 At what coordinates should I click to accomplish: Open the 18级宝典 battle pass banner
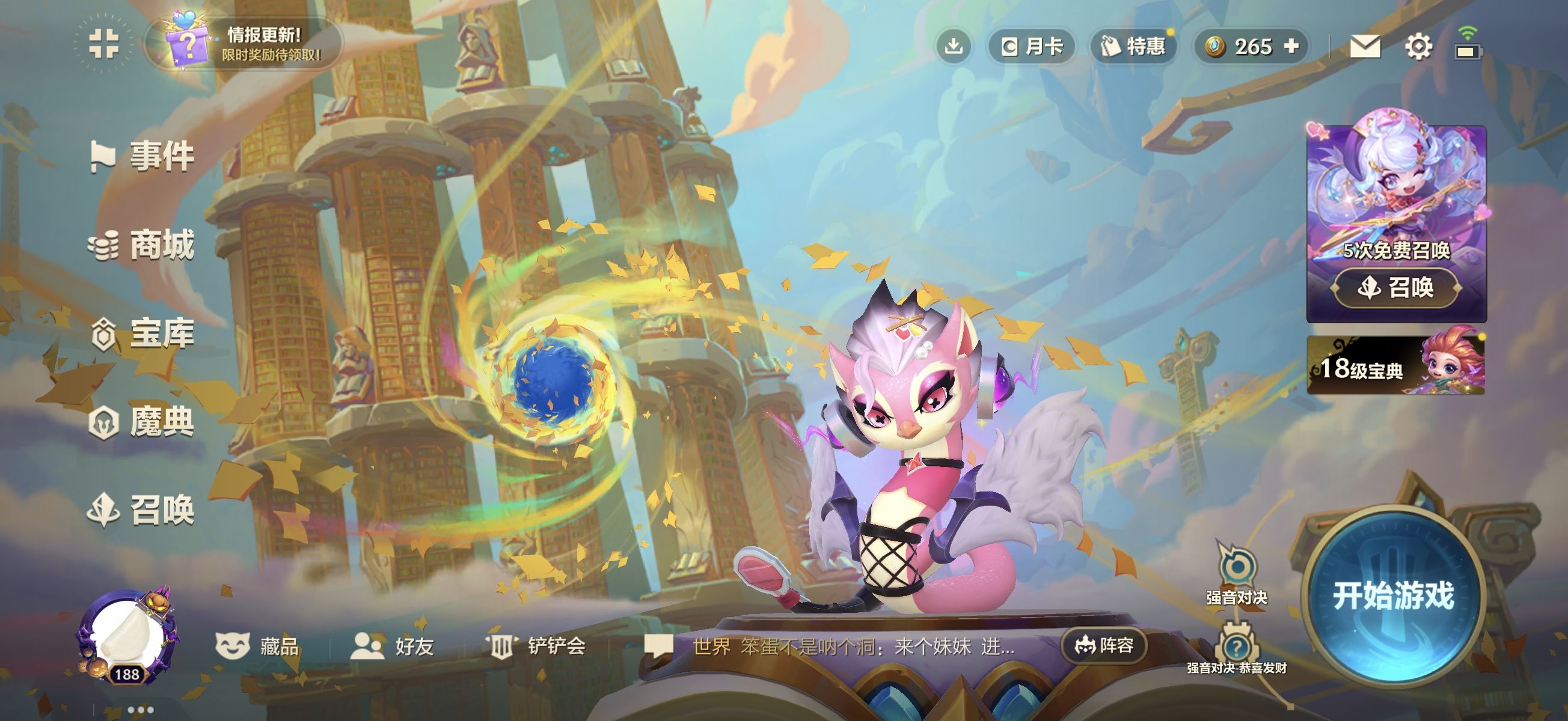(x=1395, y=367)
